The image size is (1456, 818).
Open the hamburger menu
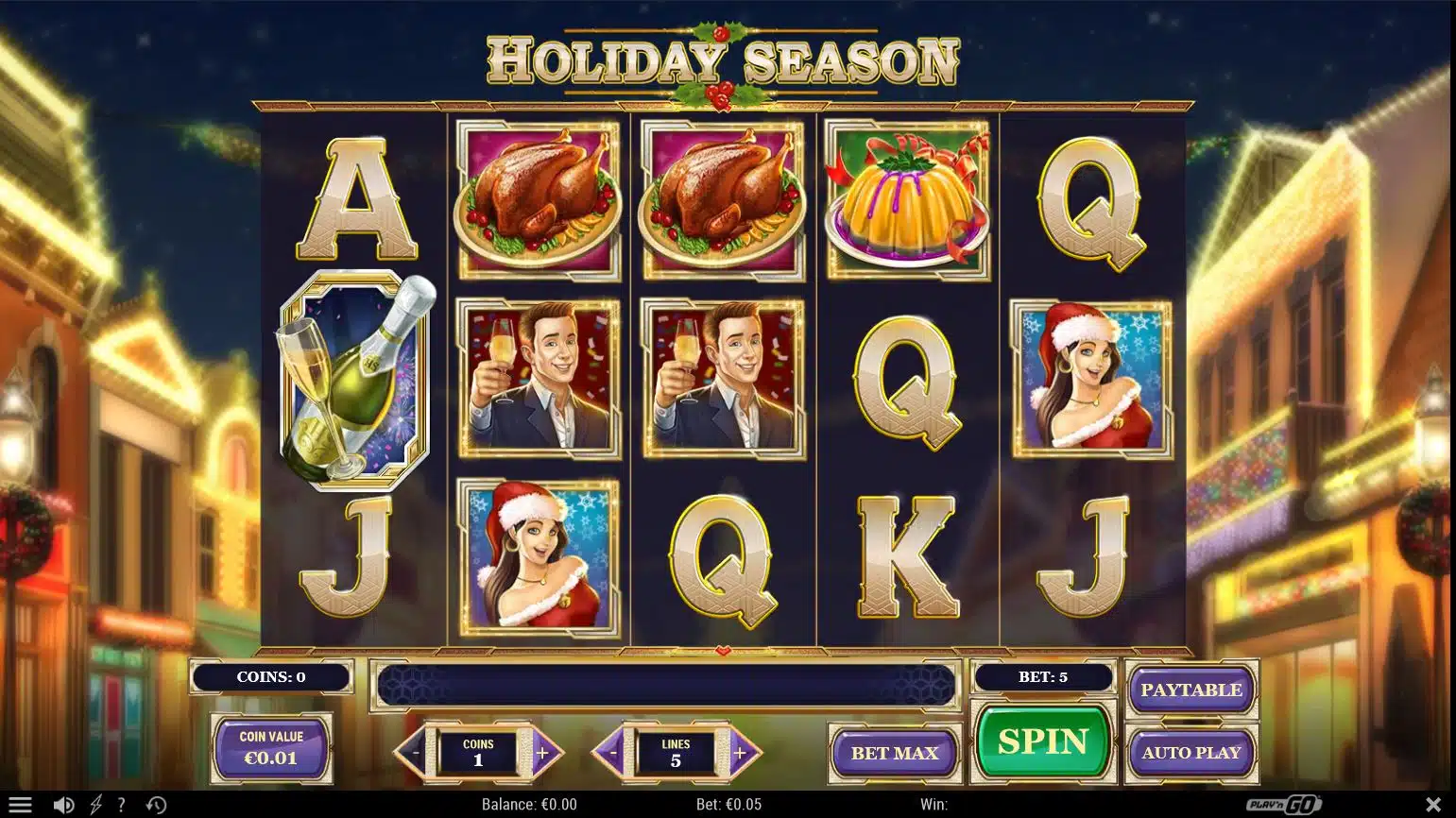tap(20, 805)
